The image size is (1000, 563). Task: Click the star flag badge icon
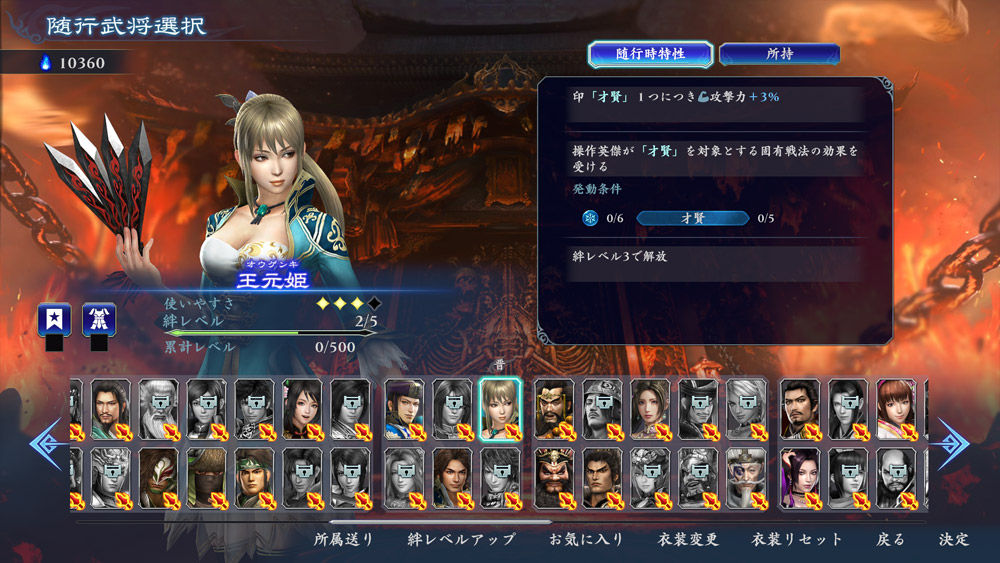coord(54,319)
